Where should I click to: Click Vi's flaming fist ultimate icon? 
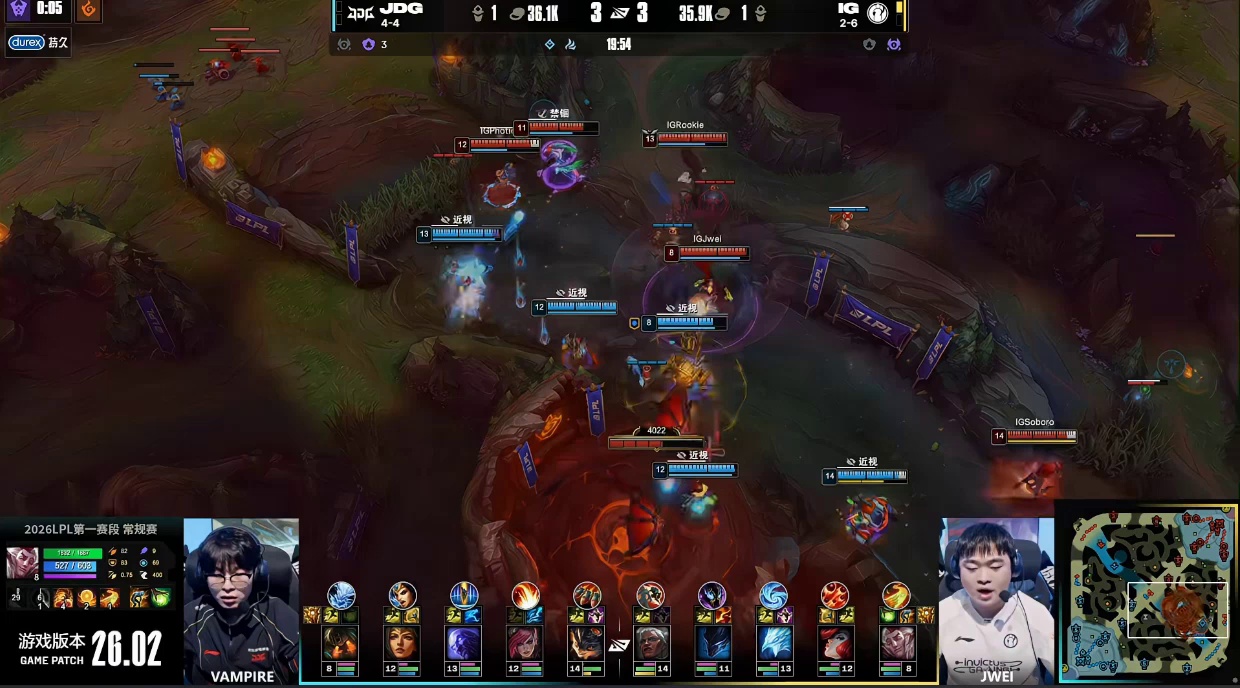coord(526,595)
